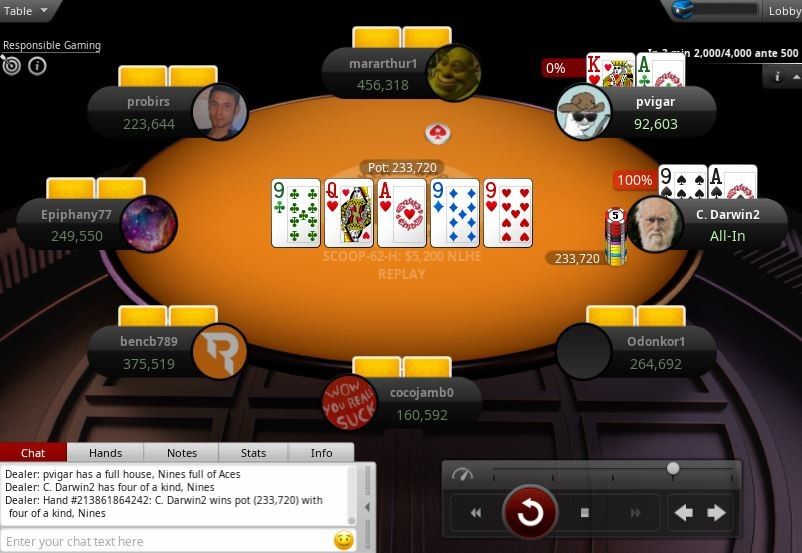Select the Chat tab

coord(33,453)
